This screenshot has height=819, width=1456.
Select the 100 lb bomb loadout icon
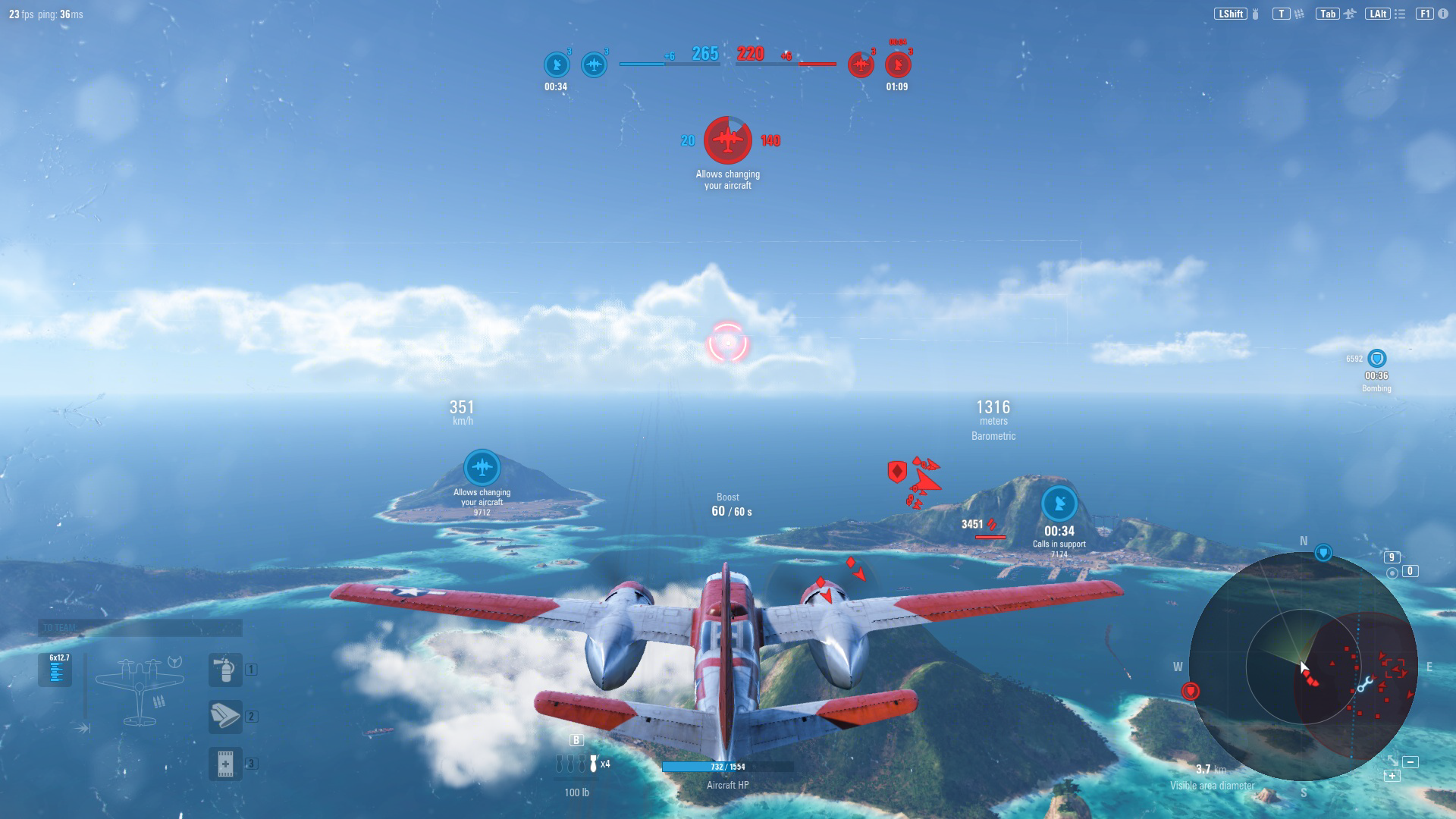click(577, 764)
